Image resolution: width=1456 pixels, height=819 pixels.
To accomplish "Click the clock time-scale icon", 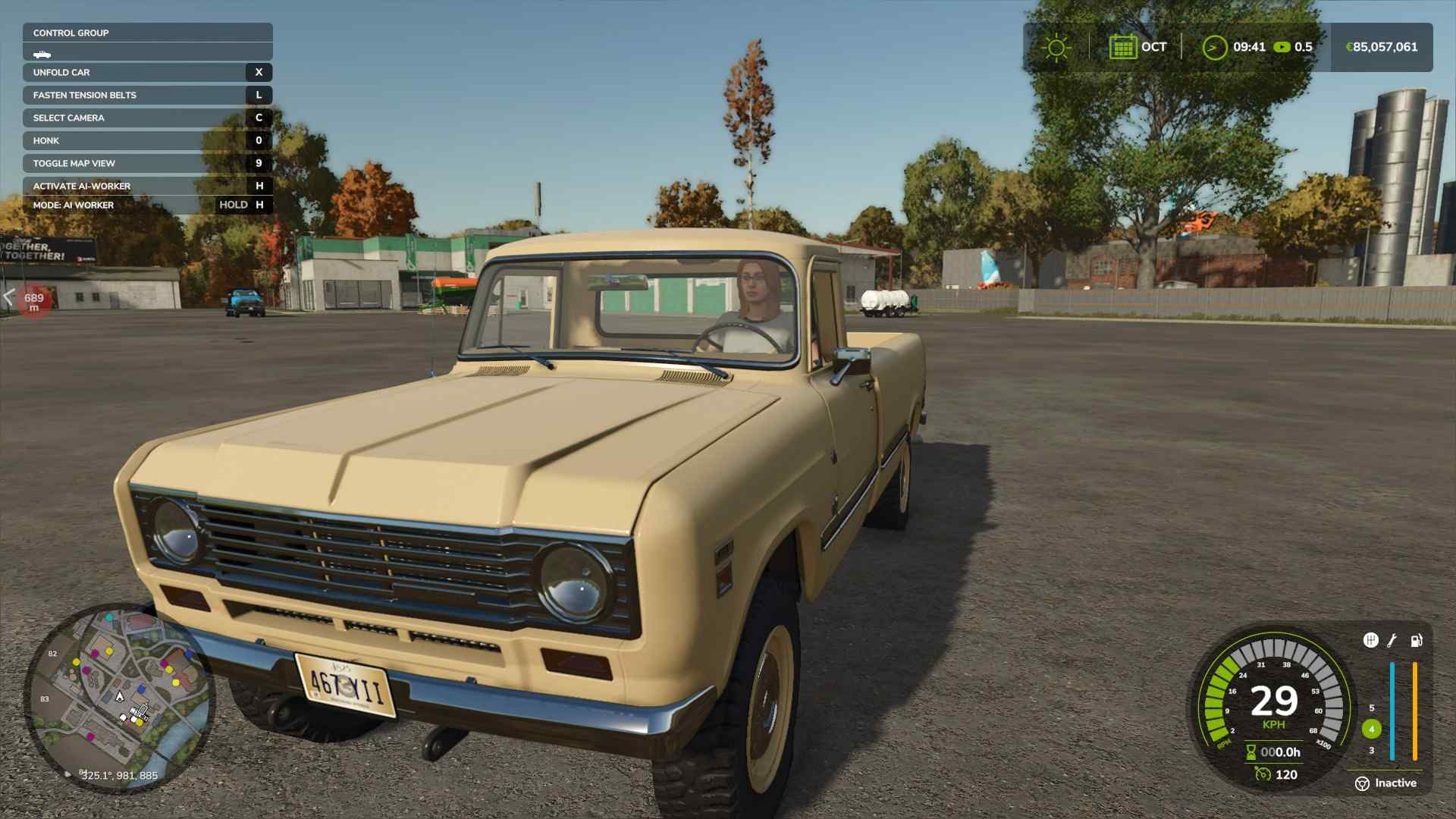I will [1214, 48].
